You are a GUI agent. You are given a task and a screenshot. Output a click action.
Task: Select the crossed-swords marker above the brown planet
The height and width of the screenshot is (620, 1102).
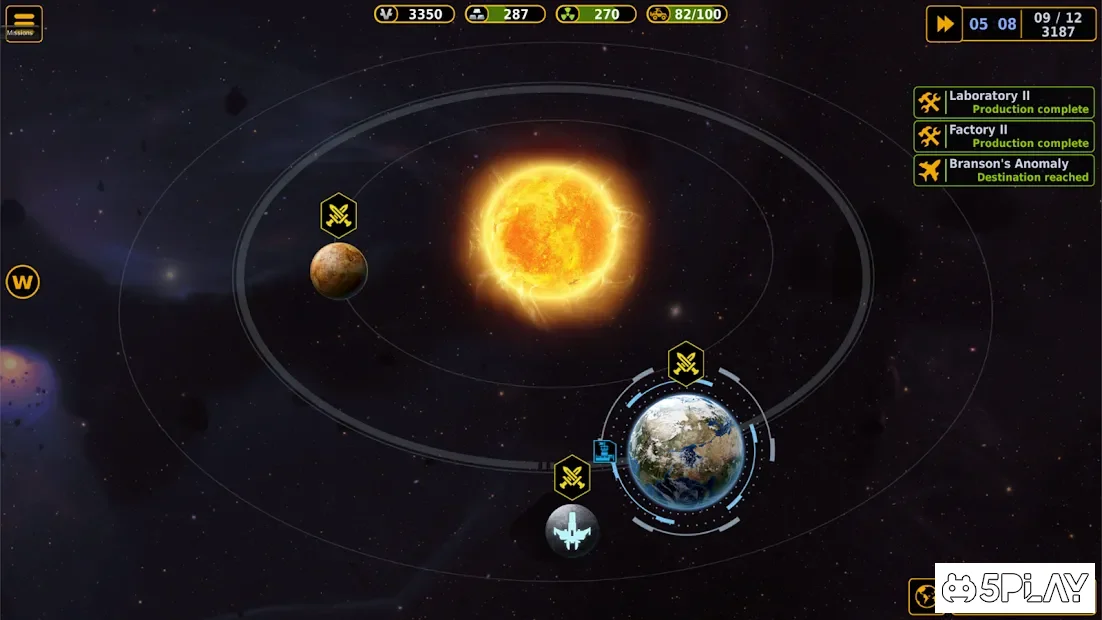tap(339, 214)
